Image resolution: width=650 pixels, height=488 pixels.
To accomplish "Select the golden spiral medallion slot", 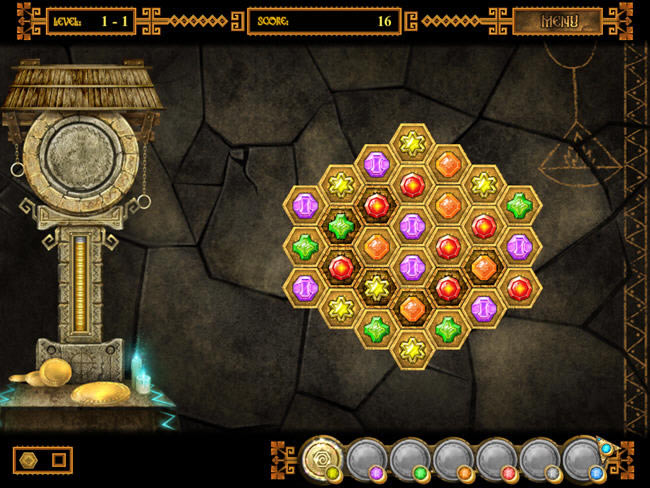I will 323,456.
